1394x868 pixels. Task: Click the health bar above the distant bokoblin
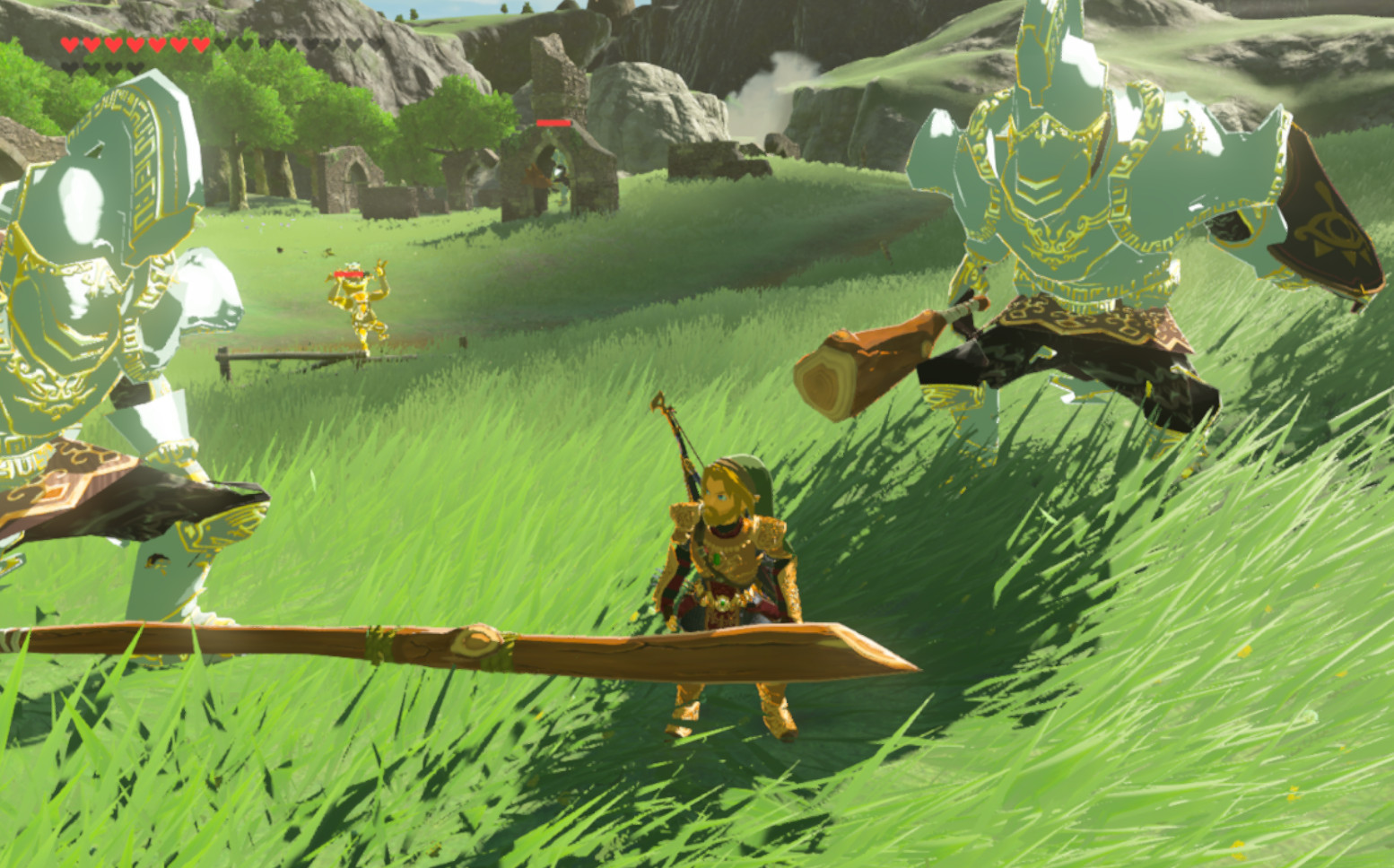[x=553, y=125]
